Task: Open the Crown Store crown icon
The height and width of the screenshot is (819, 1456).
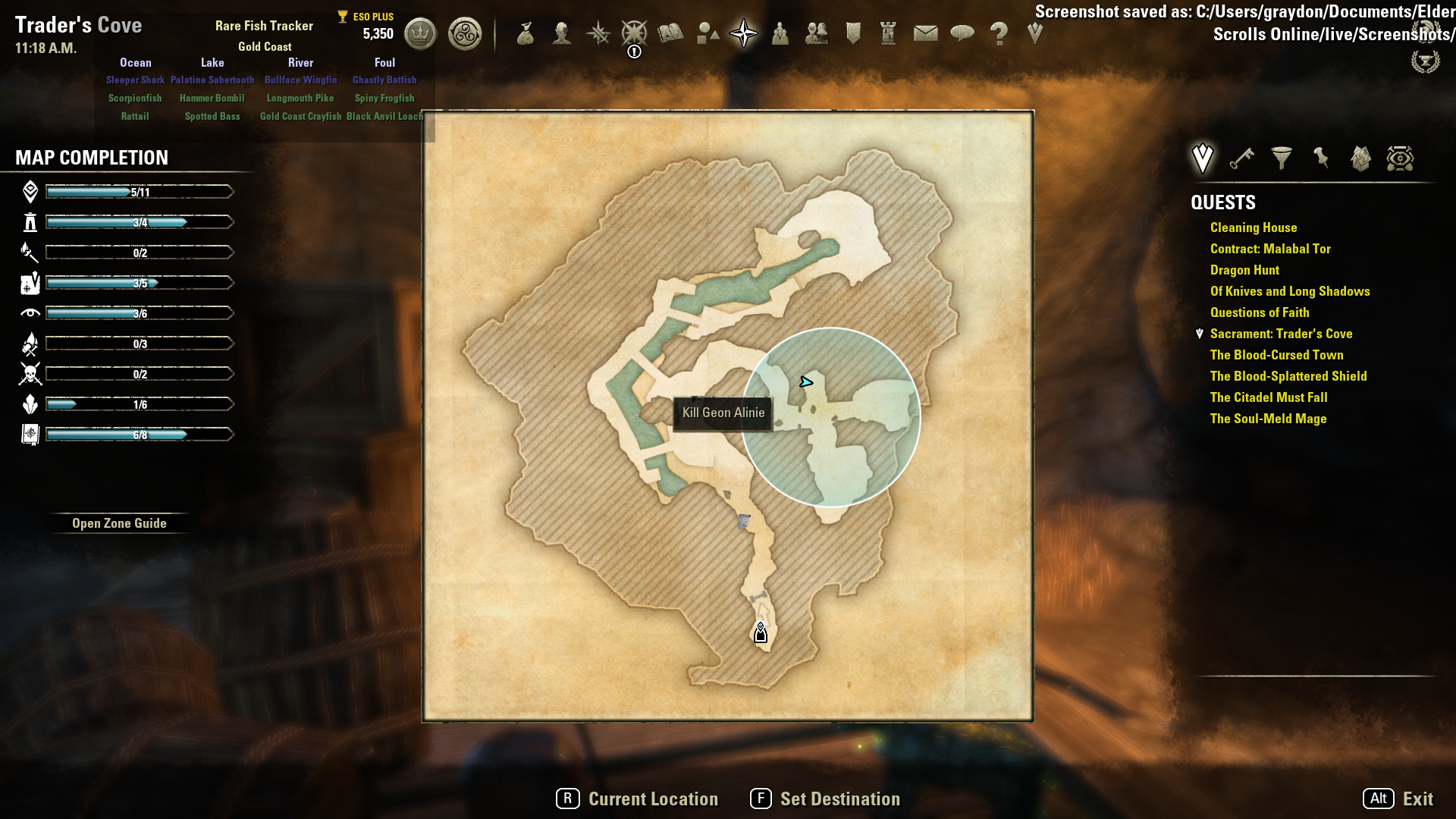Action: pos(420,33)
